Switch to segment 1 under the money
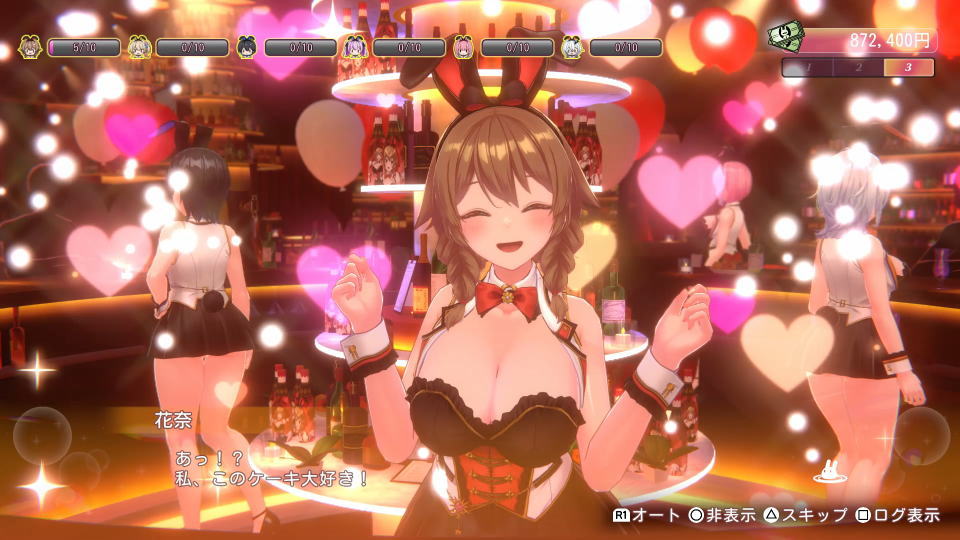This screenshot has height=540, width=960. [x=808, y=68]
